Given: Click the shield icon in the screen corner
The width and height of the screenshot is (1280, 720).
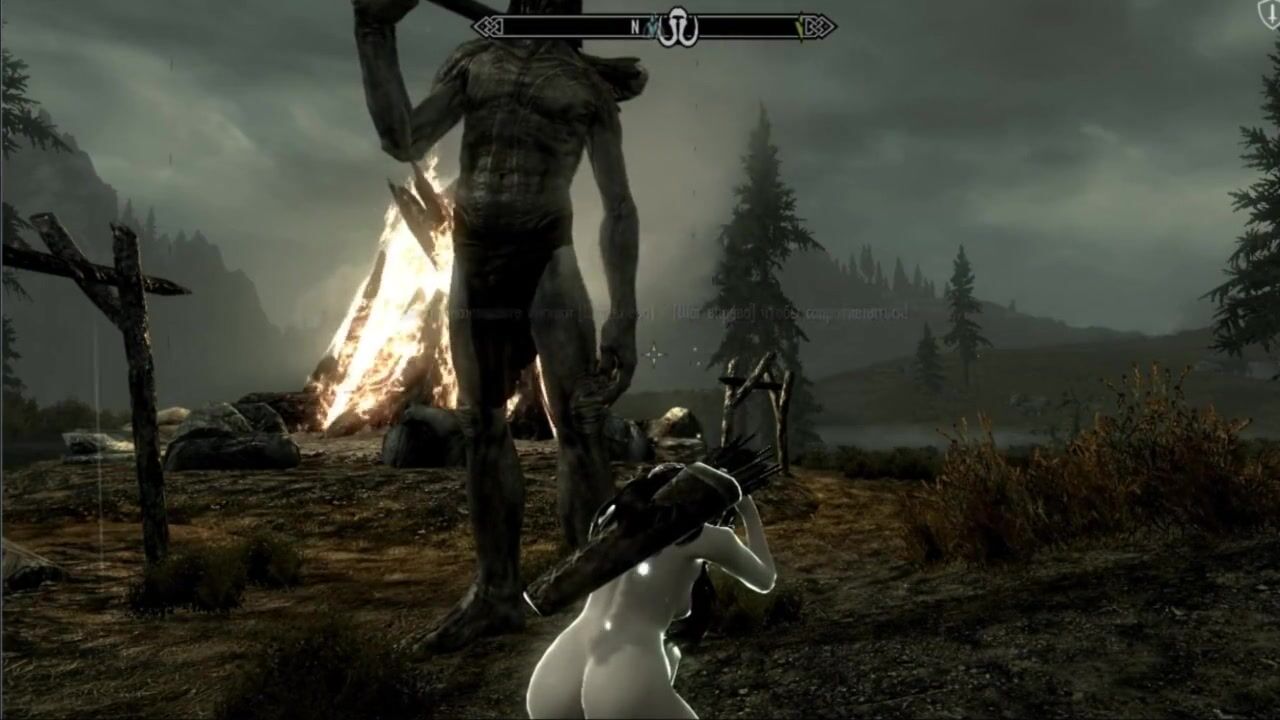Looking at the screenshot, I should [1269, 13].
